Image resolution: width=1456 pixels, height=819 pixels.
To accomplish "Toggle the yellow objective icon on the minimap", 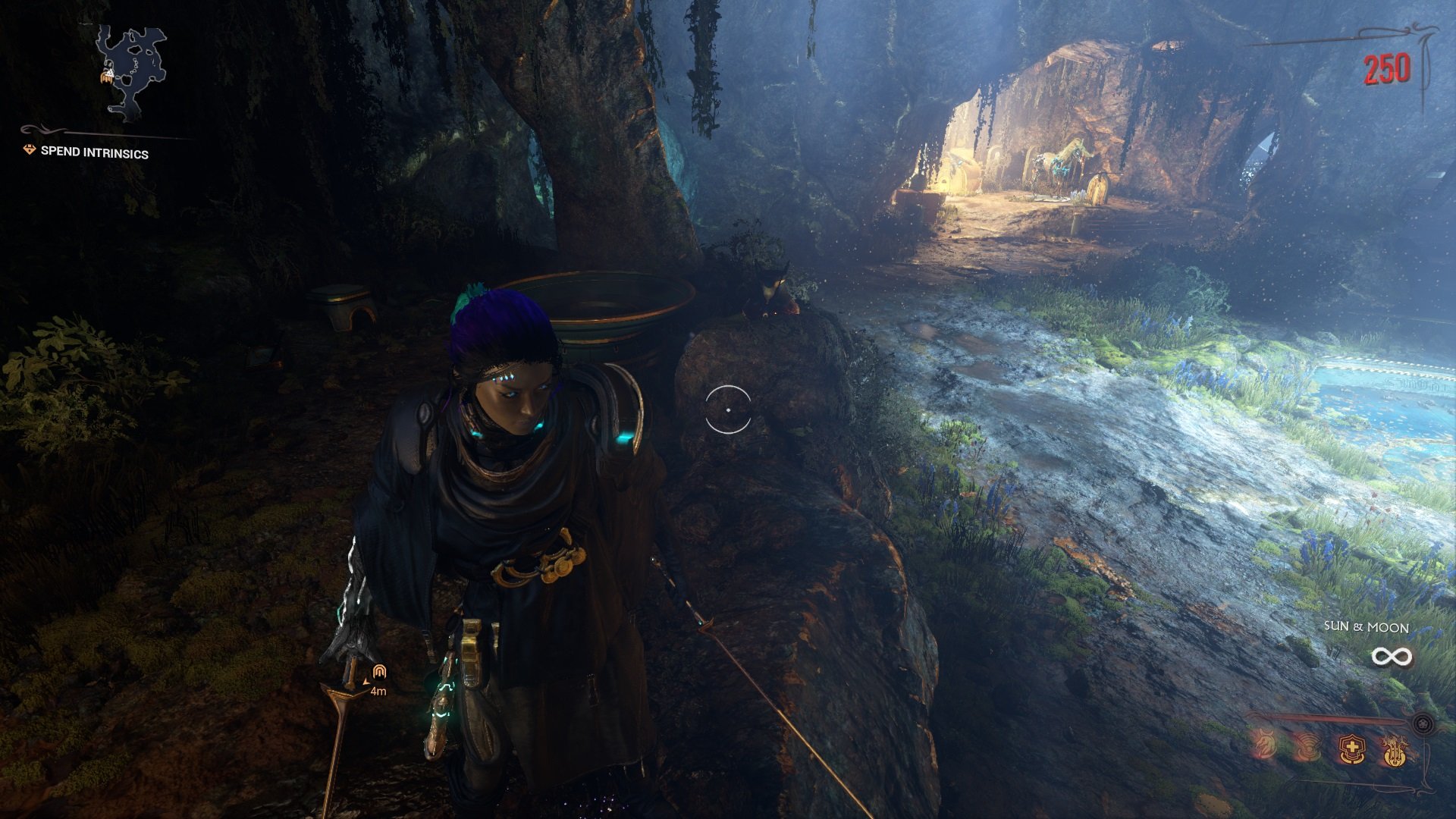I will point(106,80).
